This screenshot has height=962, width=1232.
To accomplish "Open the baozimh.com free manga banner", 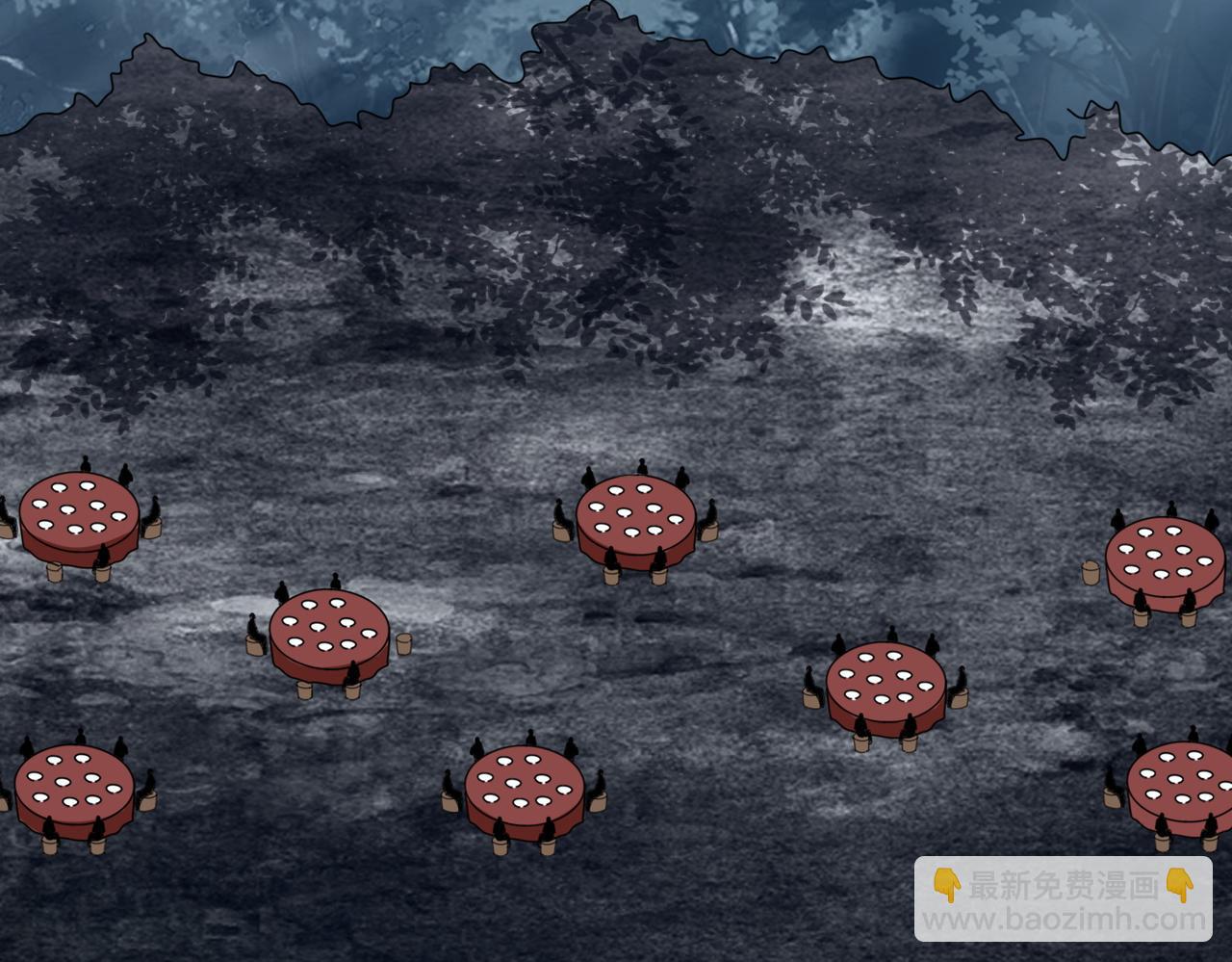I will click(x=1063, y=899).
